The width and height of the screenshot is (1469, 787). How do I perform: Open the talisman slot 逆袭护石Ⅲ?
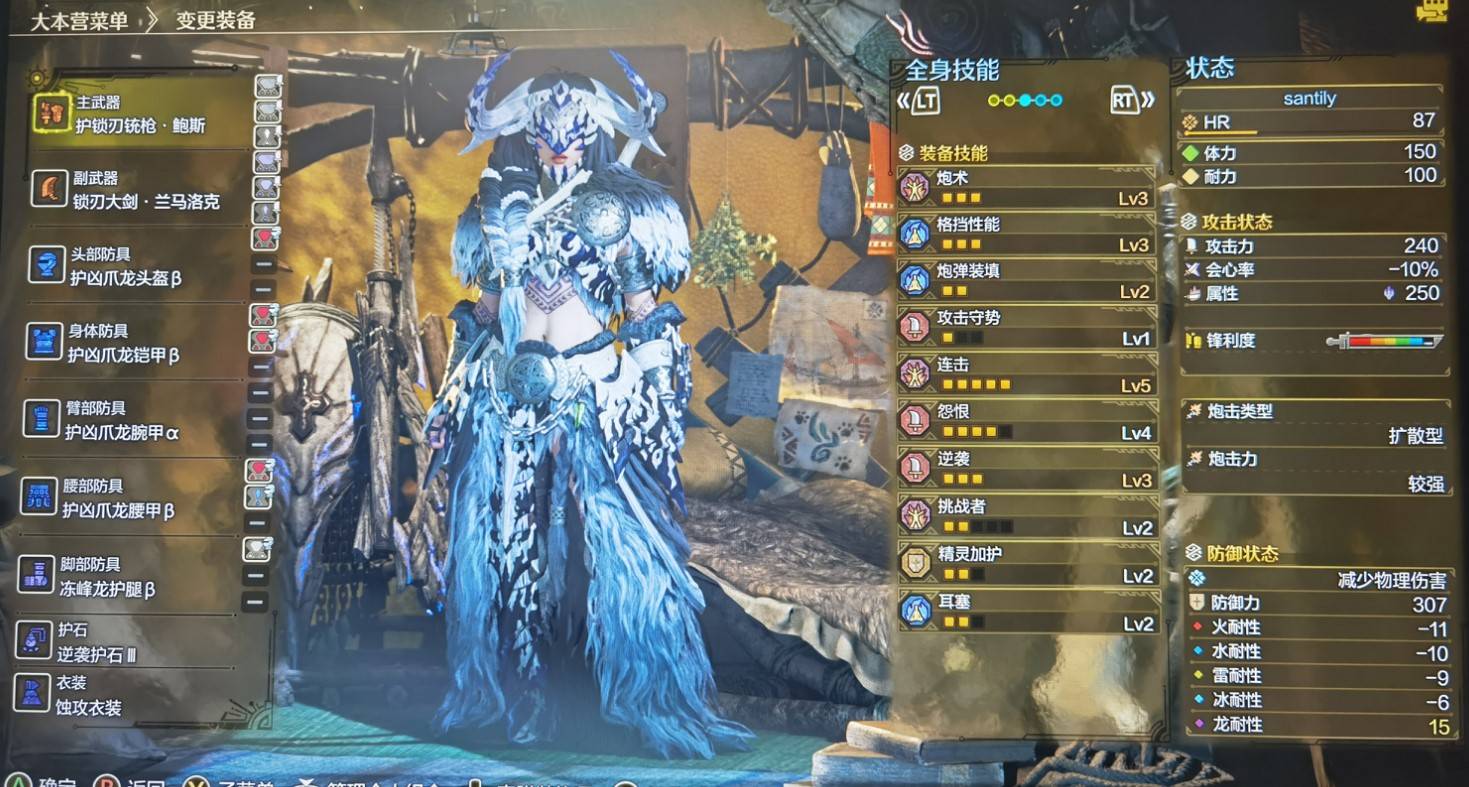110,639
